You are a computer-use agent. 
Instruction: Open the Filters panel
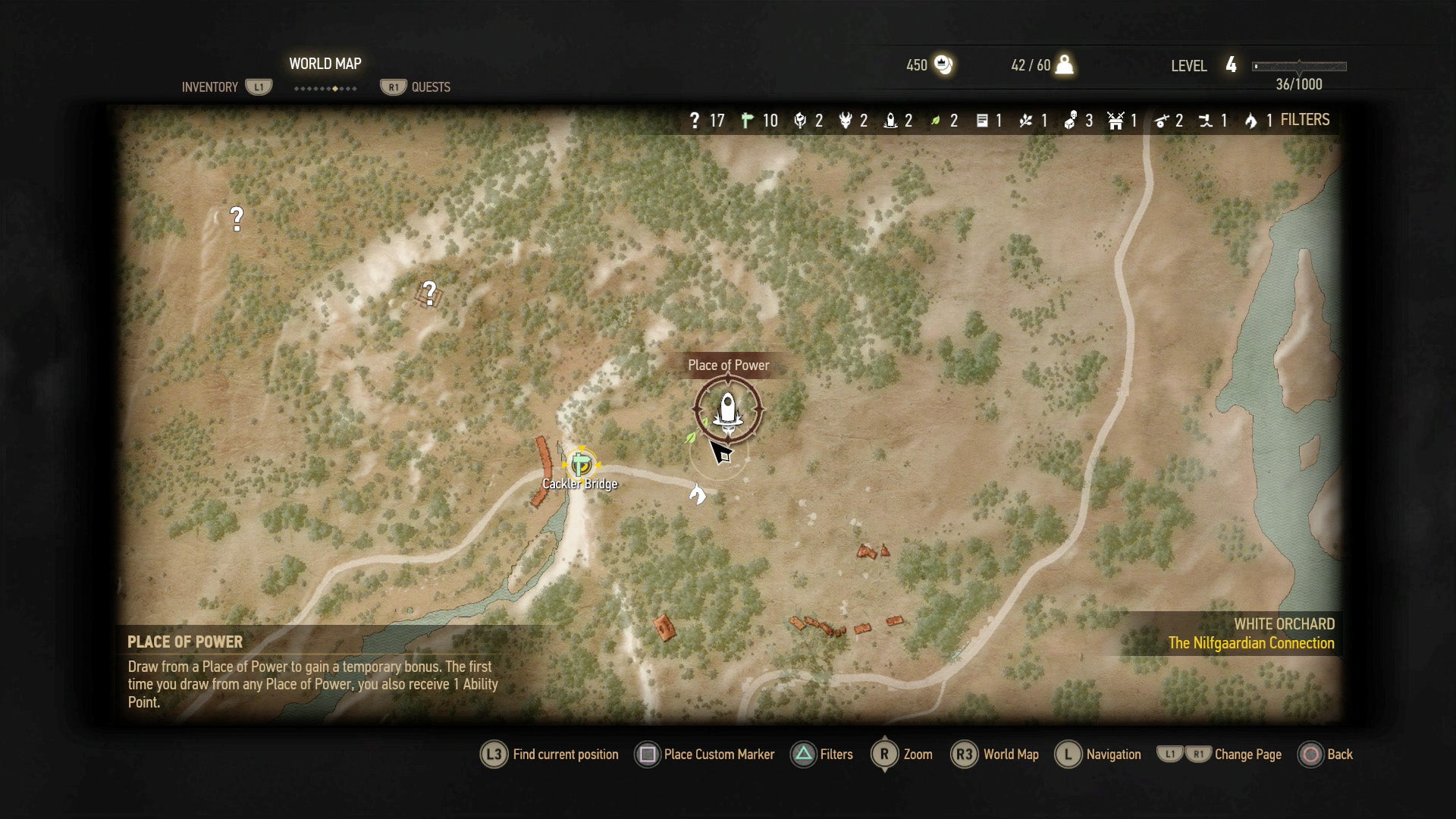[822, 755]
